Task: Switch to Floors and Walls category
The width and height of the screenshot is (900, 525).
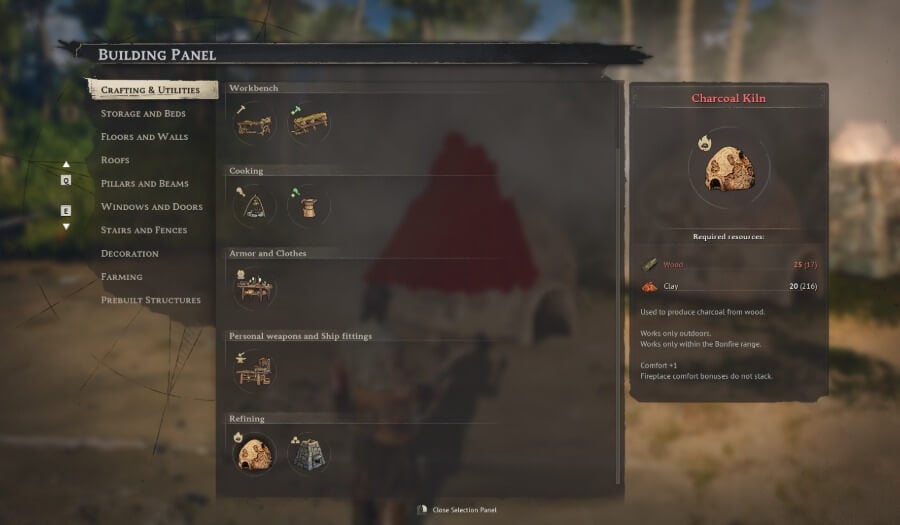Action: click(144, 137)
